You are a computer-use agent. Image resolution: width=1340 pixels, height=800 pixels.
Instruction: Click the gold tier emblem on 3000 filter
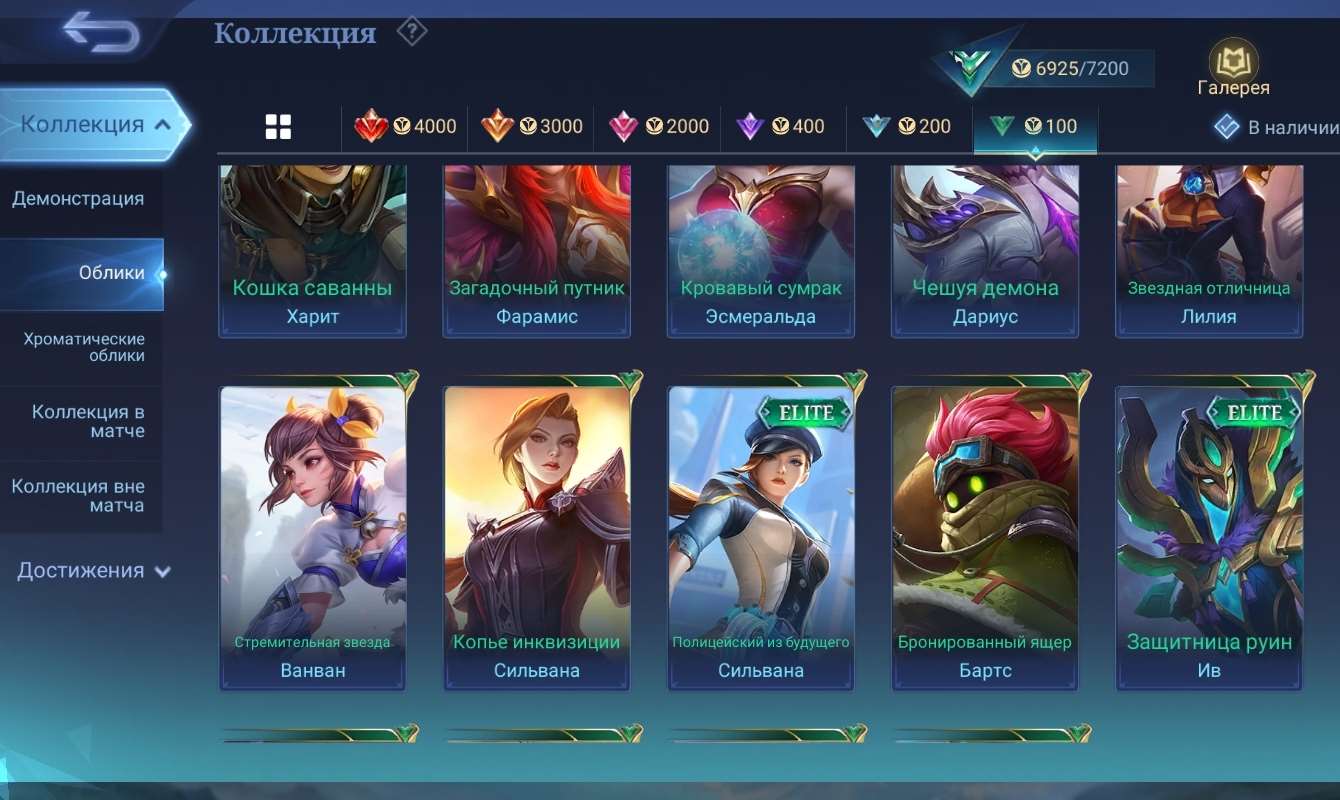(x=497, y=126)
